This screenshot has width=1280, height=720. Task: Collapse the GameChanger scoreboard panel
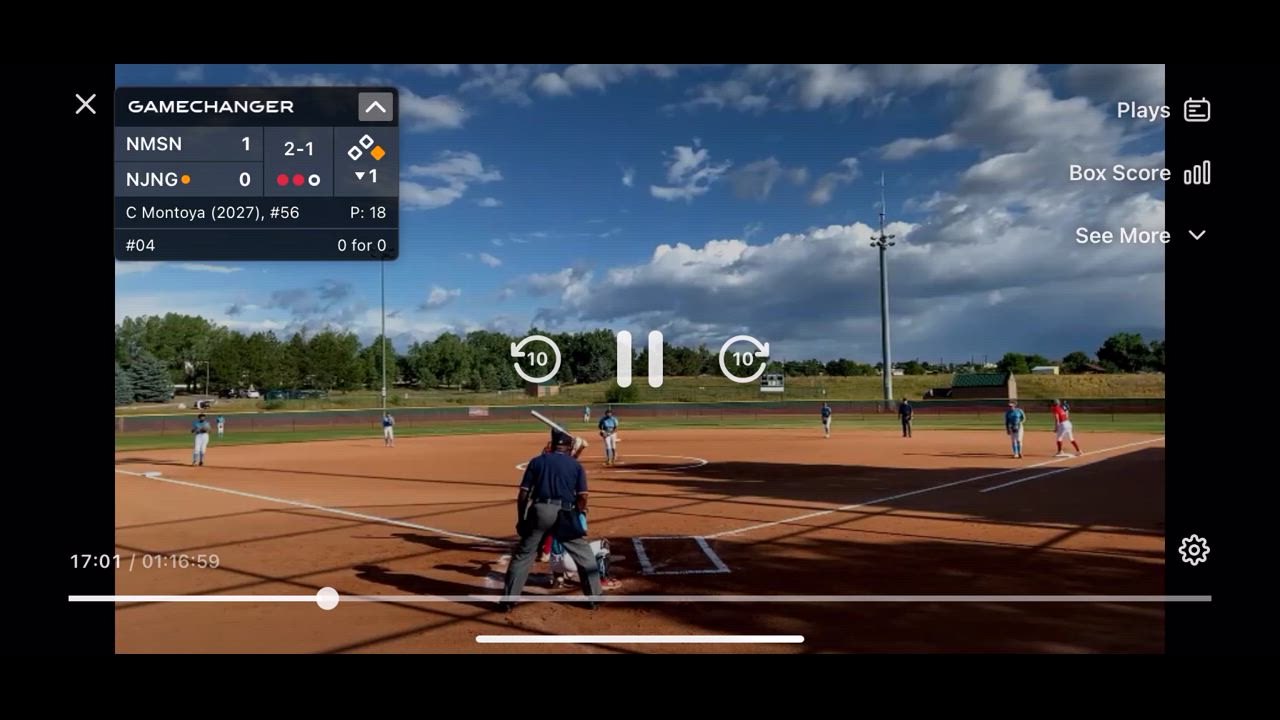coord(375,107)
